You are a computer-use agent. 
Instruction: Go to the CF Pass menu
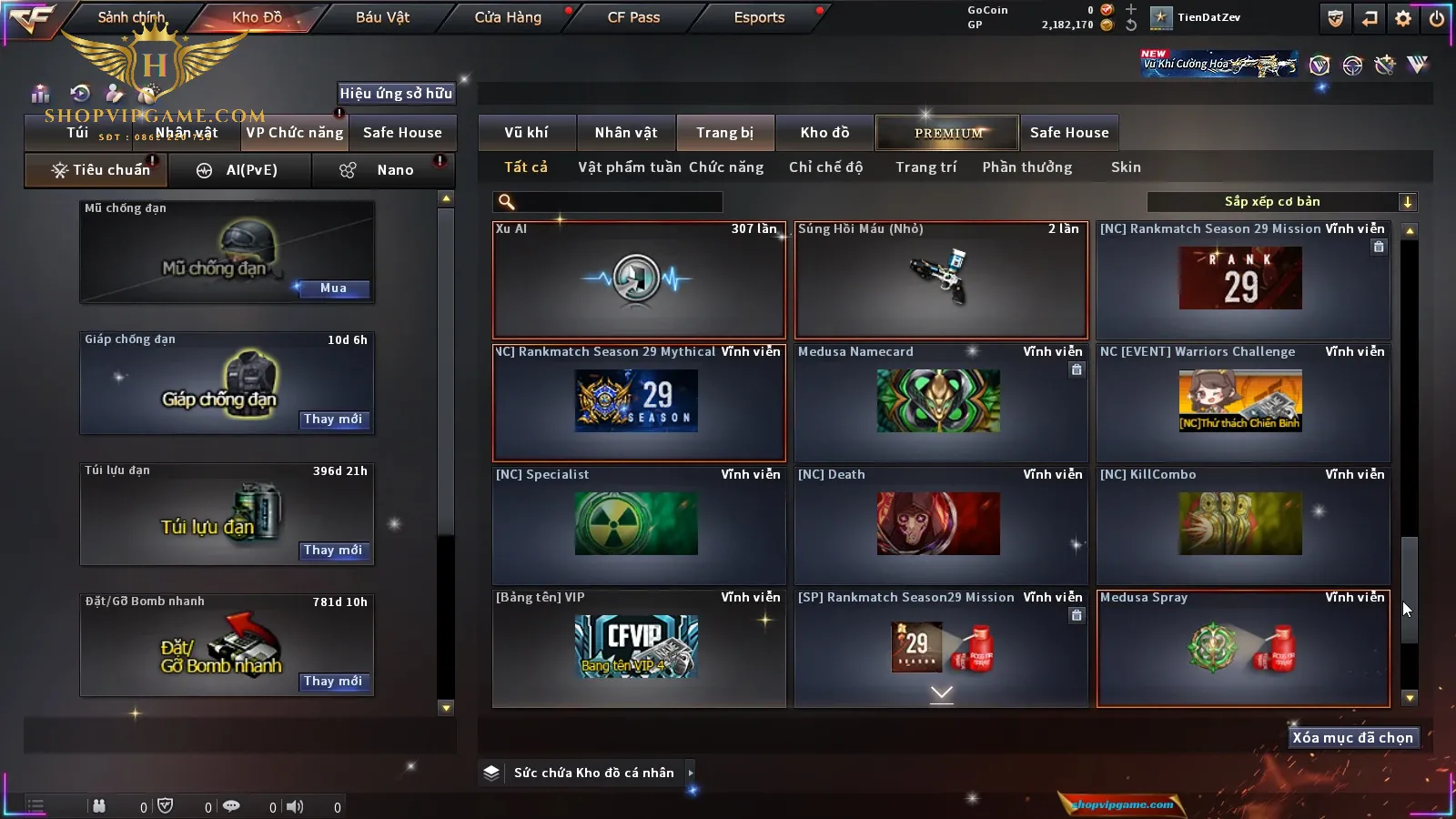click(x=633, y=17)
